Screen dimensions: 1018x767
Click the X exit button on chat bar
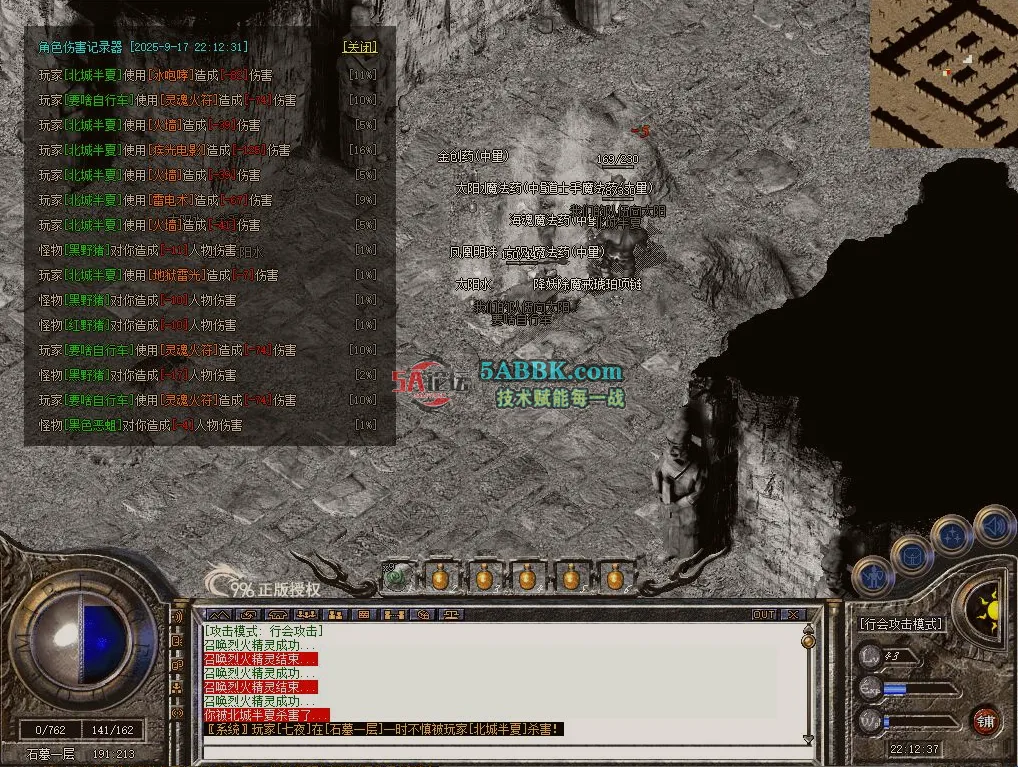pos(793,615)
